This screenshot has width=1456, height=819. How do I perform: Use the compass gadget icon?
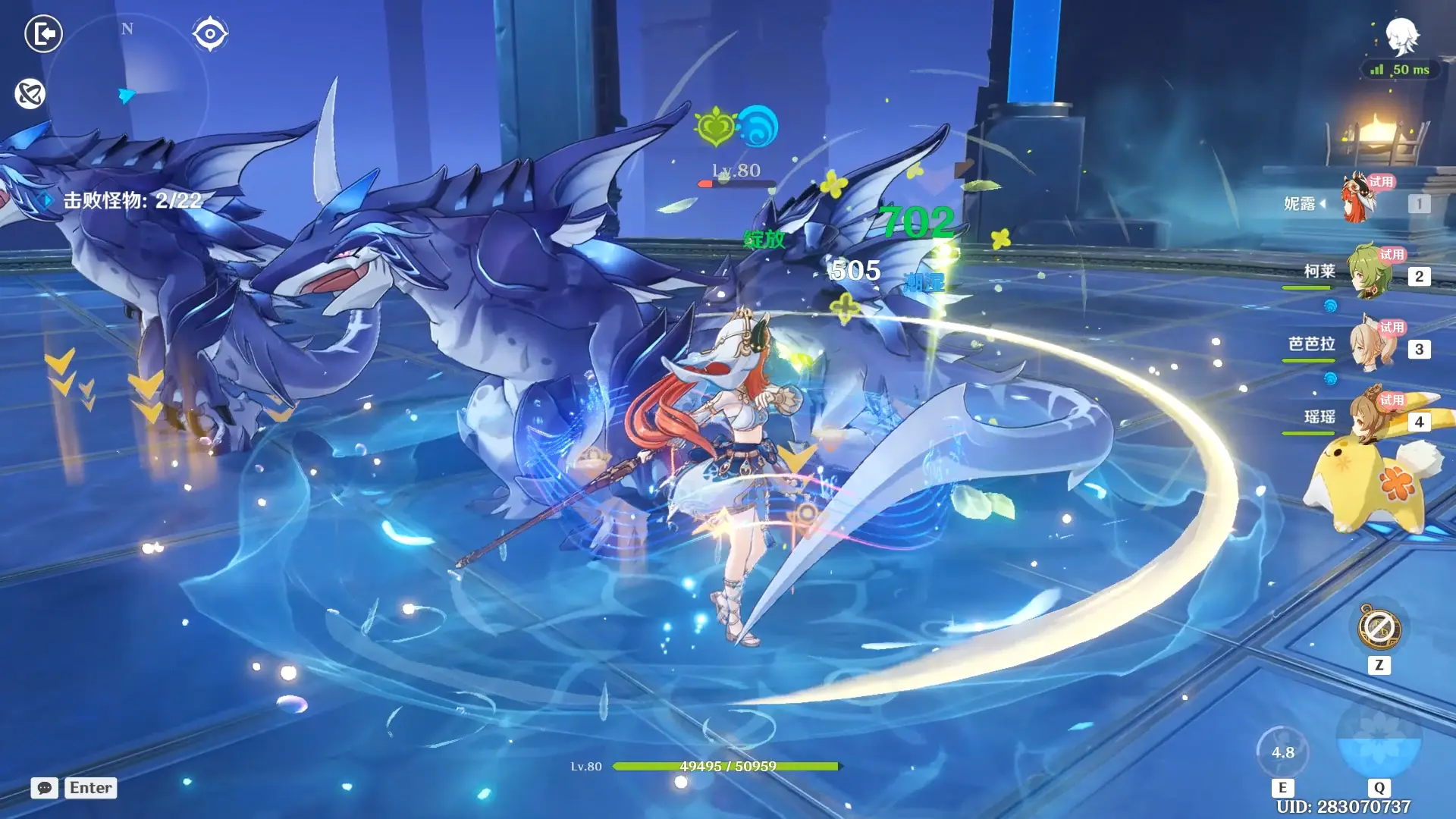(1379, 628)
